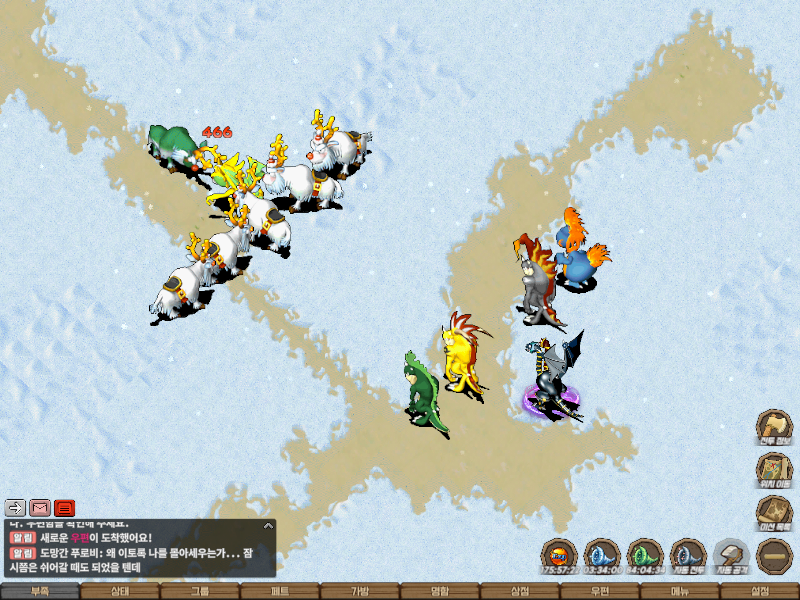Open the 명함 (name card) menu

click(440, 591)
